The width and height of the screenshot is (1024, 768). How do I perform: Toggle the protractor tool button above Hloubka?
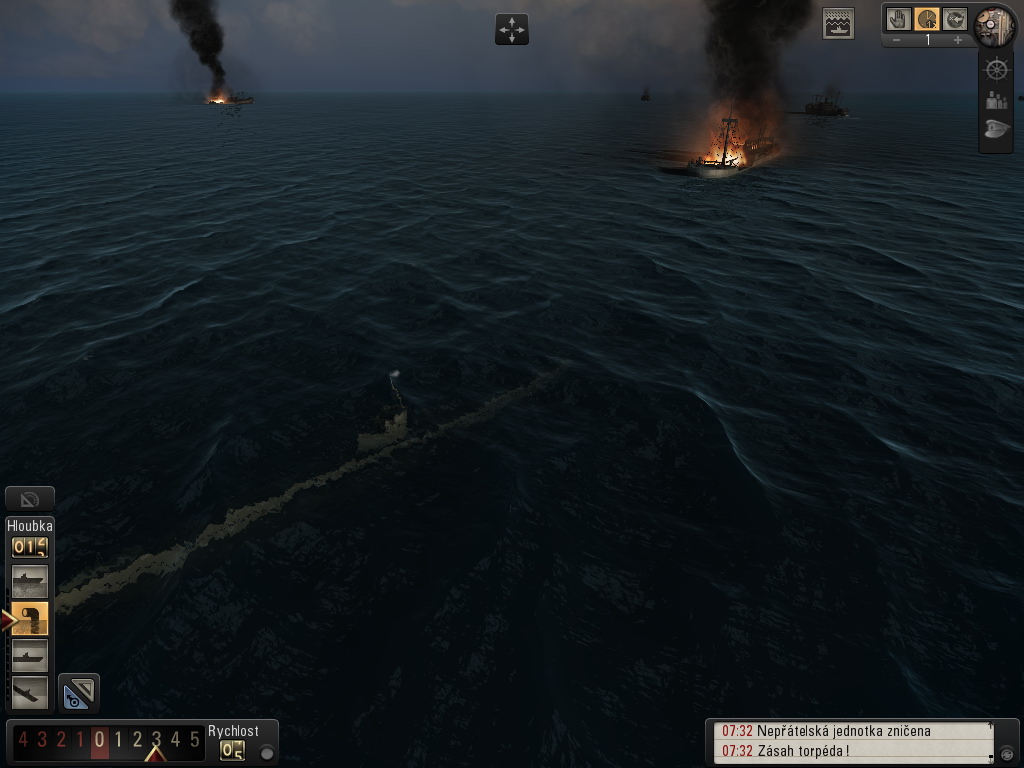29,498
